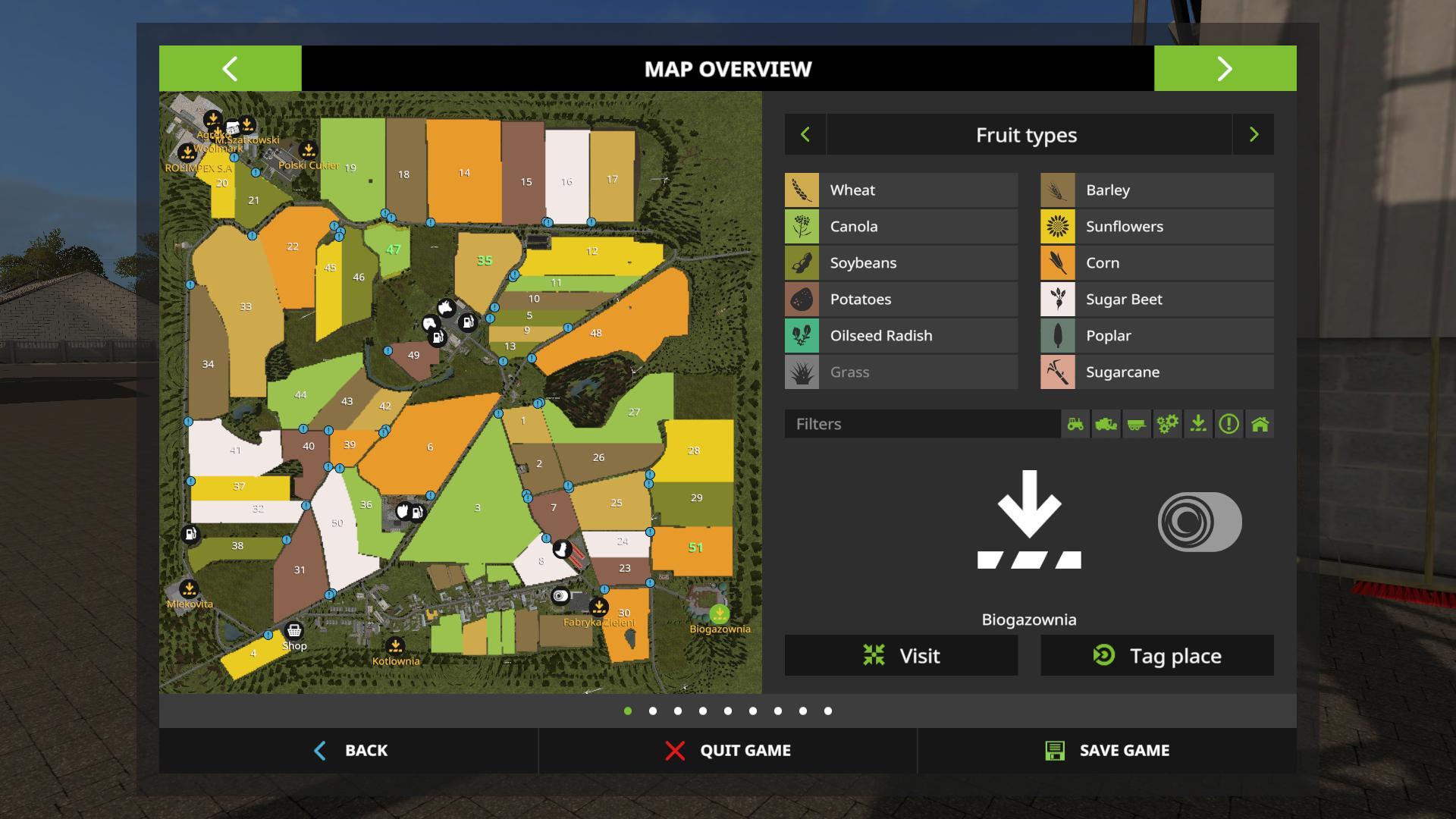The image size is (1456, 819).
Task: Switch Fruit types to the previous map mode
Action: [x=805, y=135]
